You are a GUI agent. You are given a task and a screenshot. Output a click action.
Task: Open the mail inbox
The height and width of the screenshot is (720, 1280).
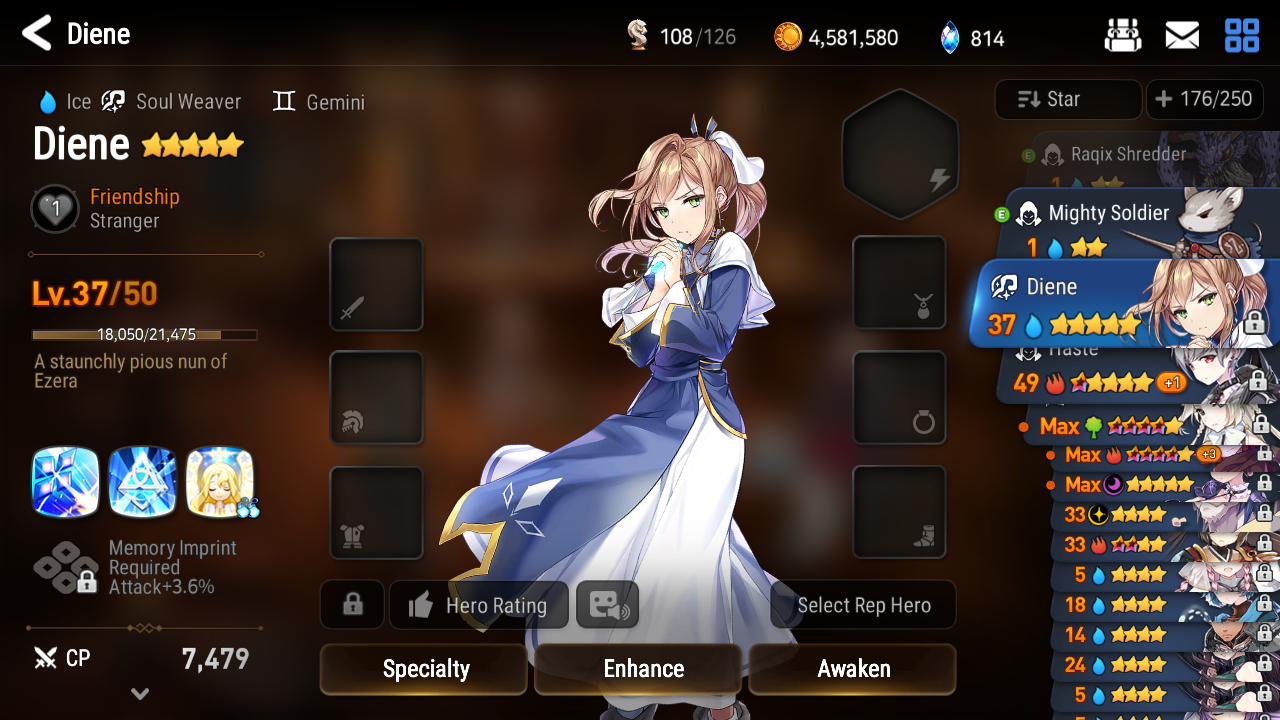point(1182,36)
